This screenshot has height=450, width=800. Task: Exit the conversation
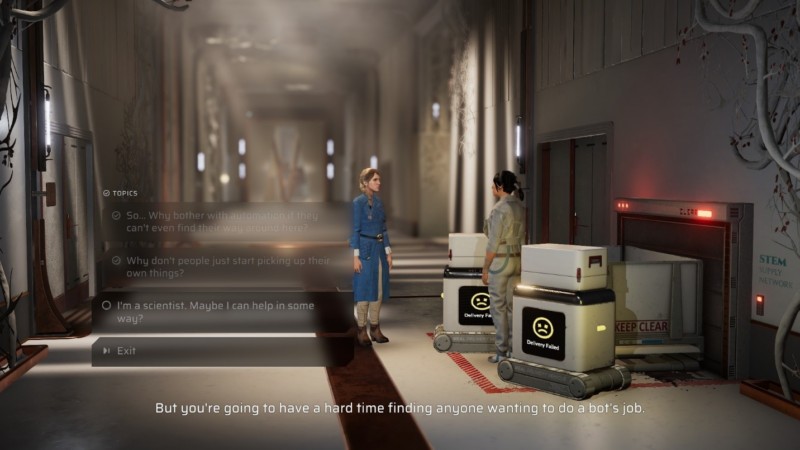coord(127,351)
